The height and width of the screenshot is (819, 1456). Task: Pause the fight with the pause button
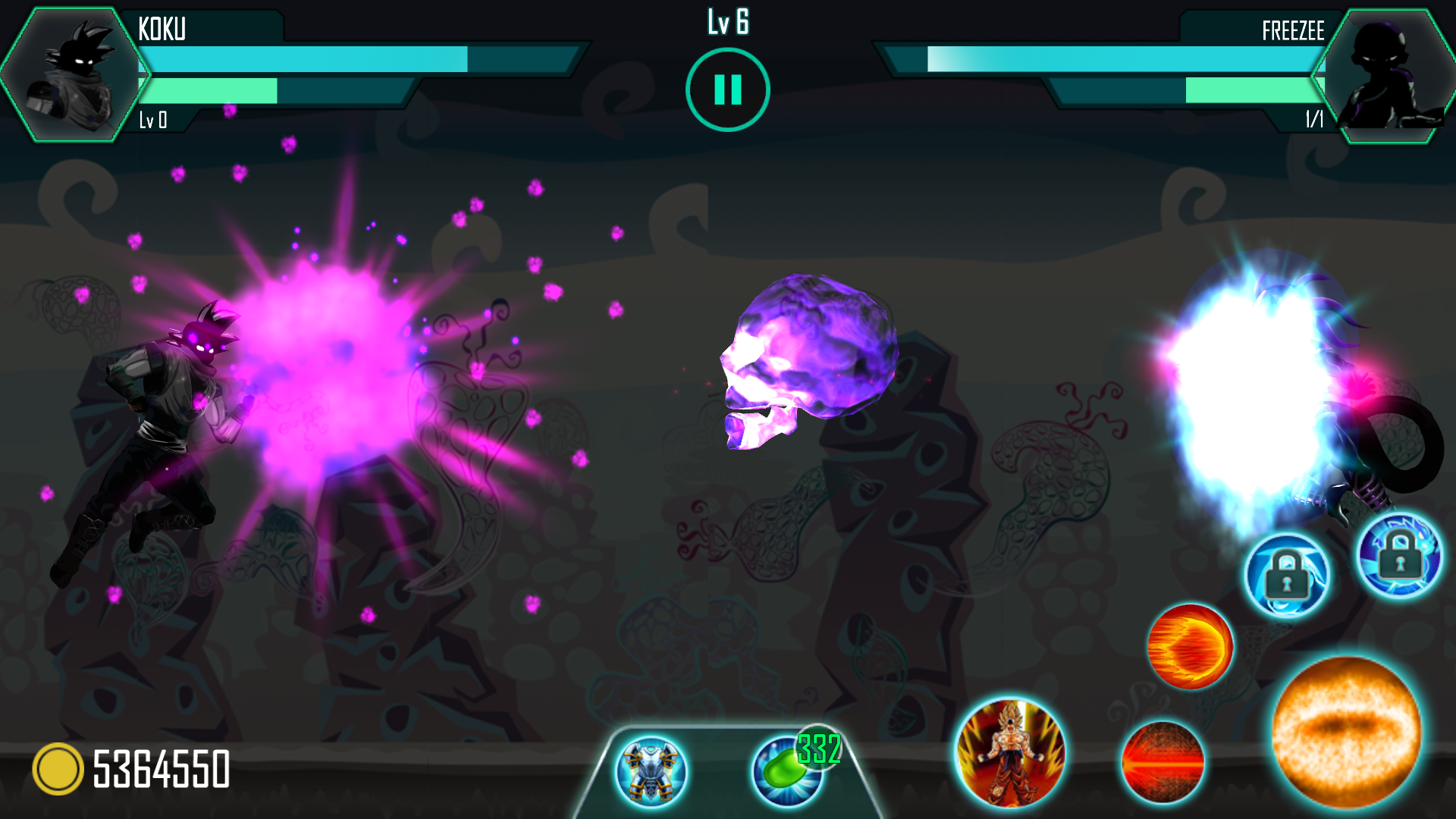pyautogui.click(x=727, y=89)
